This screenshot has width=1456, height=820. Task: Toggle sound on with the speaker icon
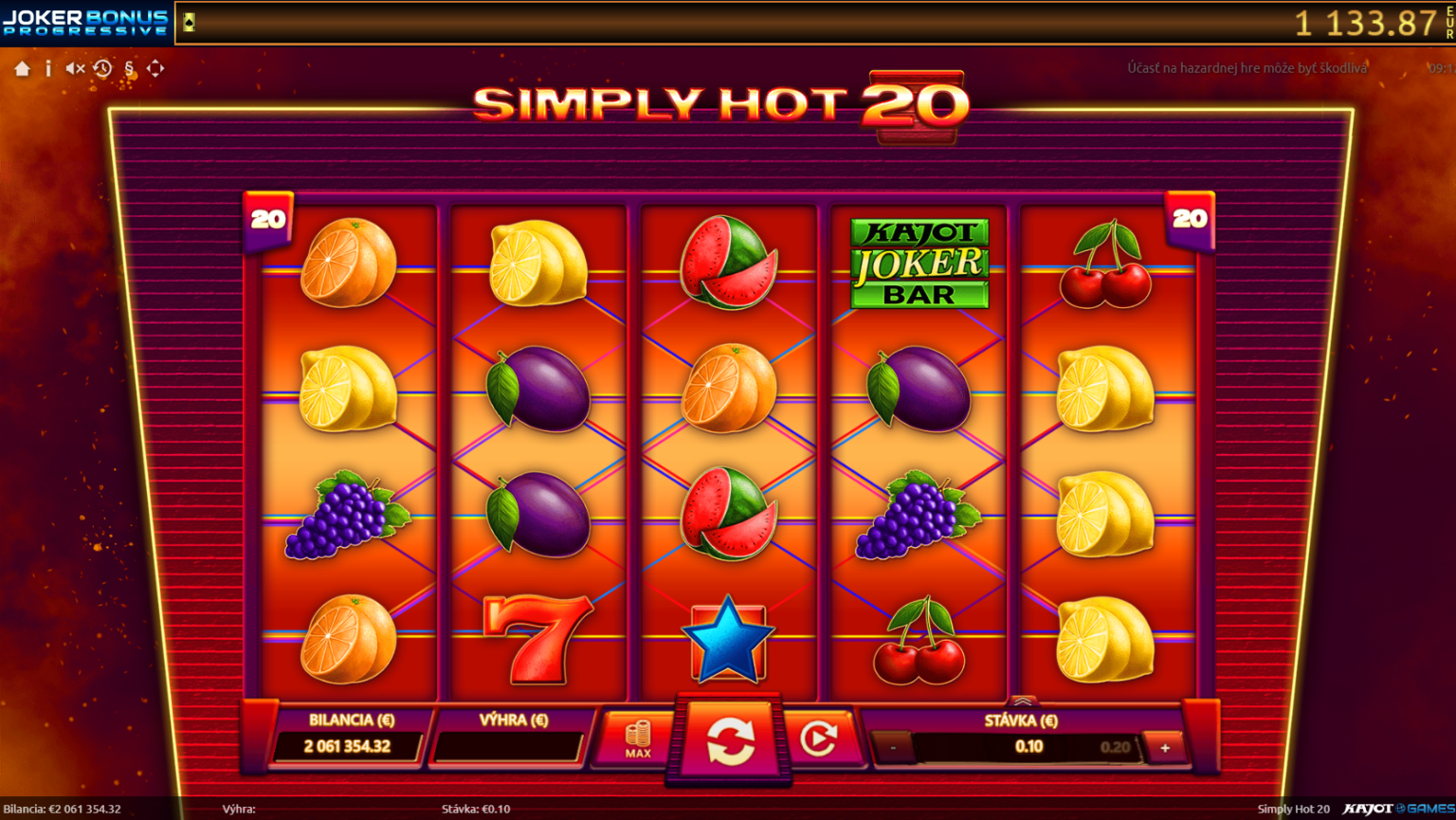(75, 68)
